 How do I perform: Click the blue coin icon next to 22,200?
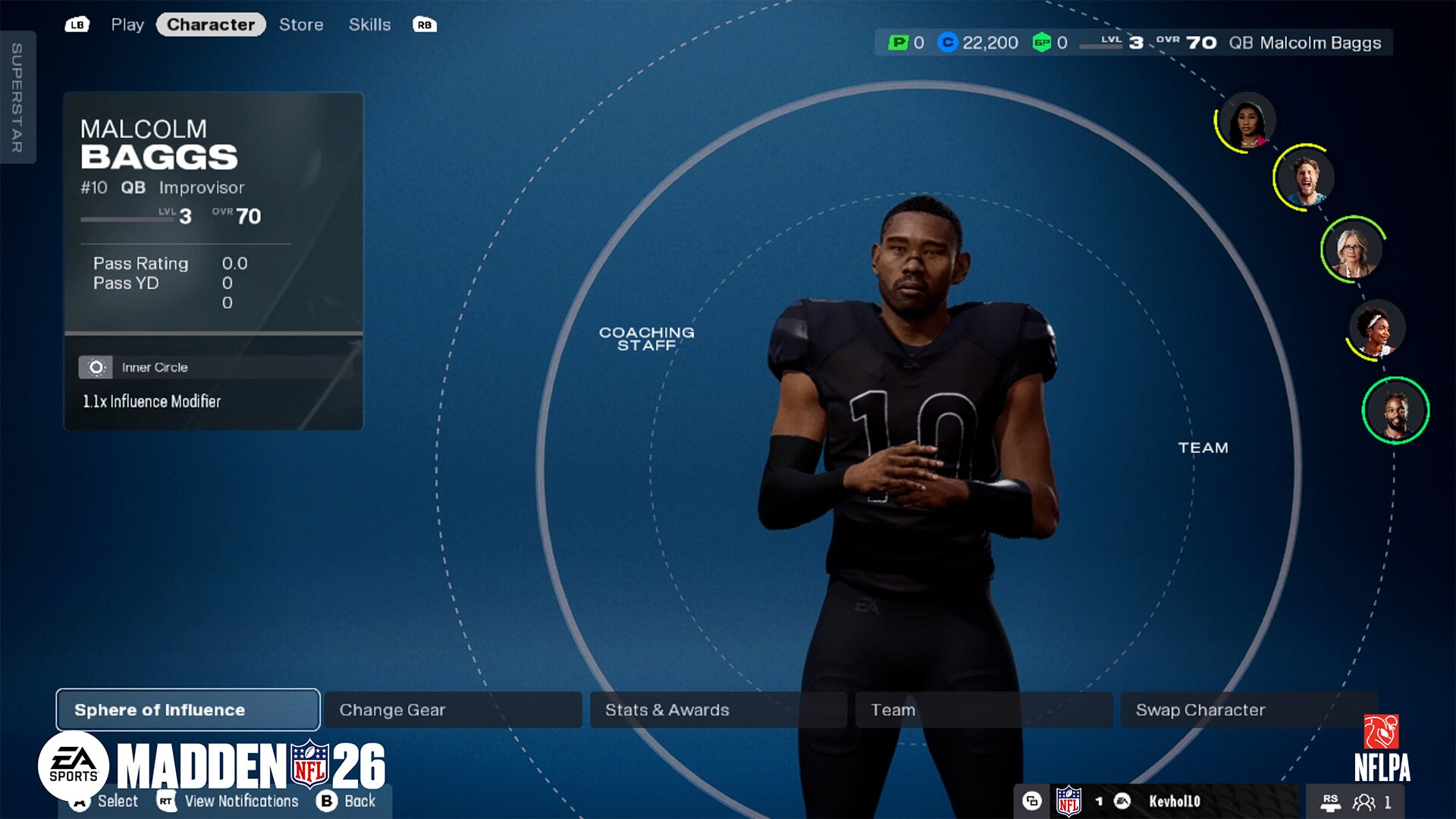[x=948, y=43]
